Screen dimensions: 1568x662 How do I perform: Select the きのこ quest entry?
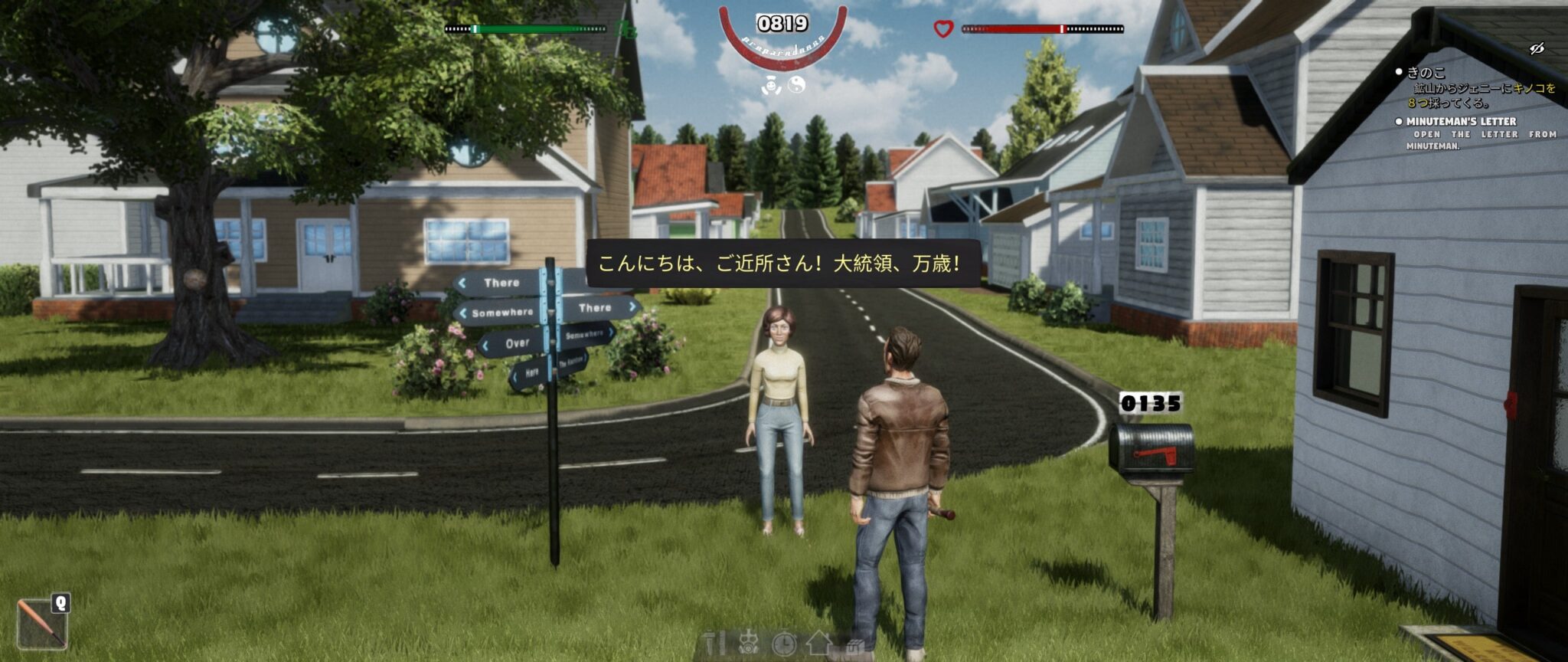[x=1426, y=73]
